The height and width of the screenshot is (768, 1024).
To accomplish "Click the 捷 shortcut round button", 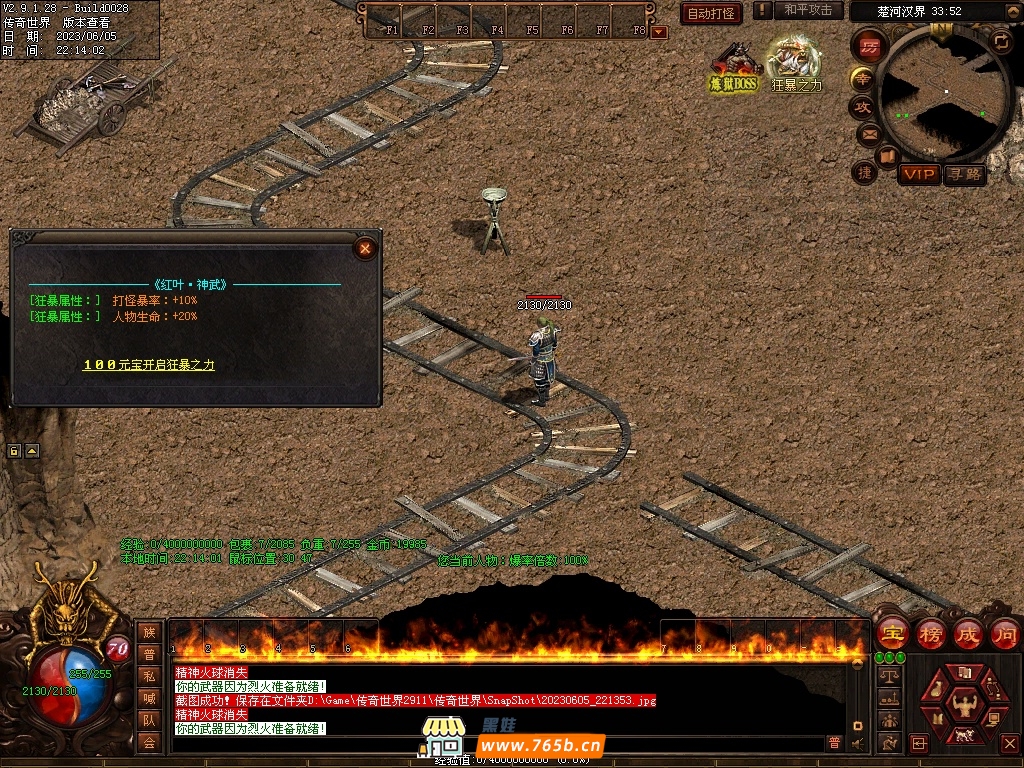I will (864, 172).
